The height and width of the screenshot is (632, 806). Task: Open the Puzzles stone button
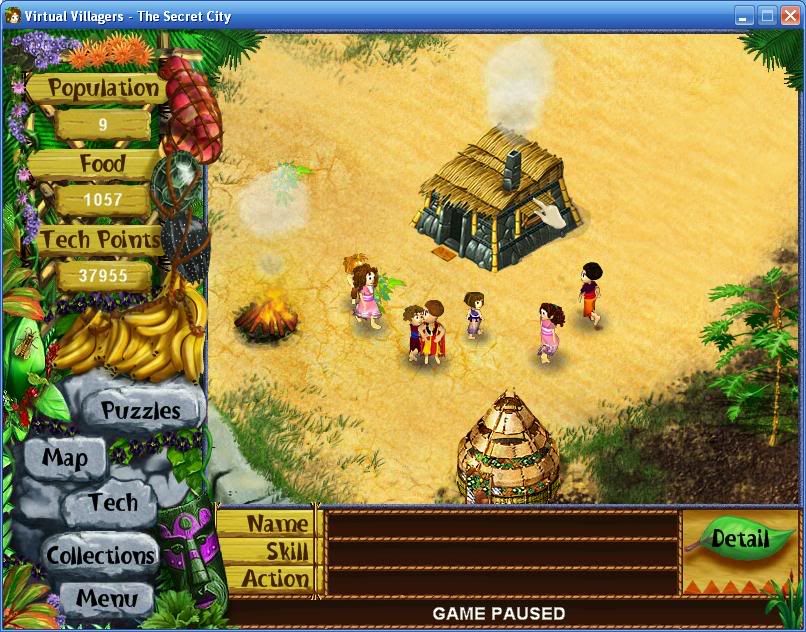pos(141,410)
